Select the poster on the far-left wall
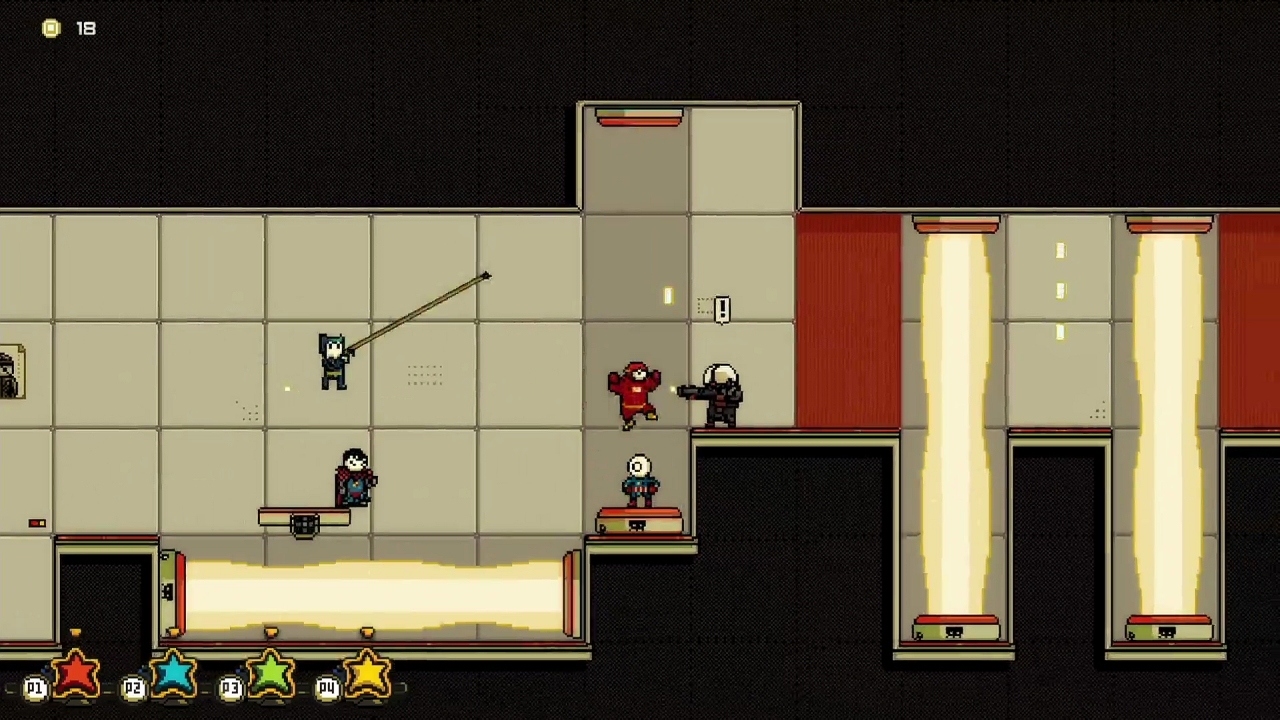 (x=8, y=372)
